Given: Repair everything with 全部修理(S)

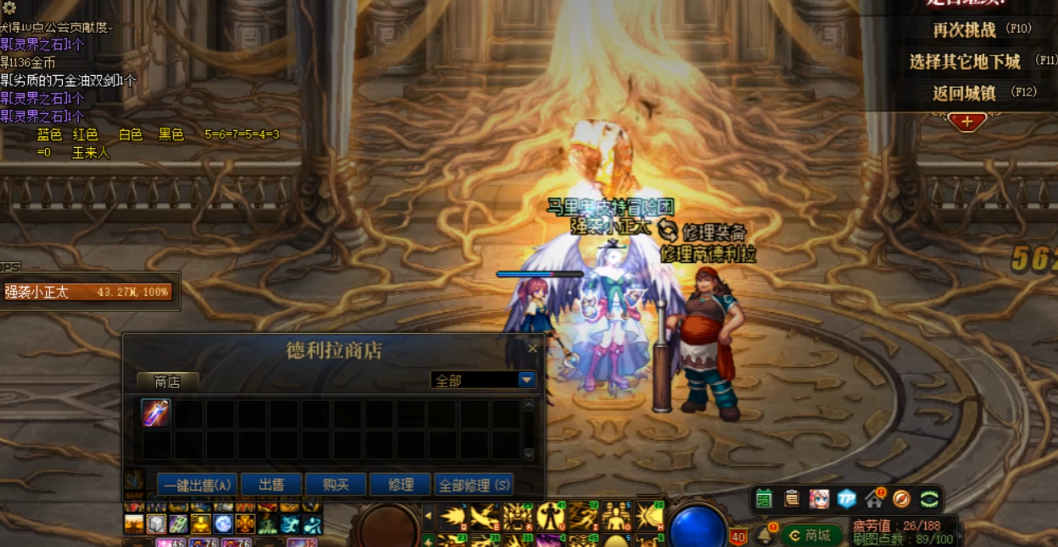Looking at the screenshot, I should pyautogui.click(x=474, y=485).
